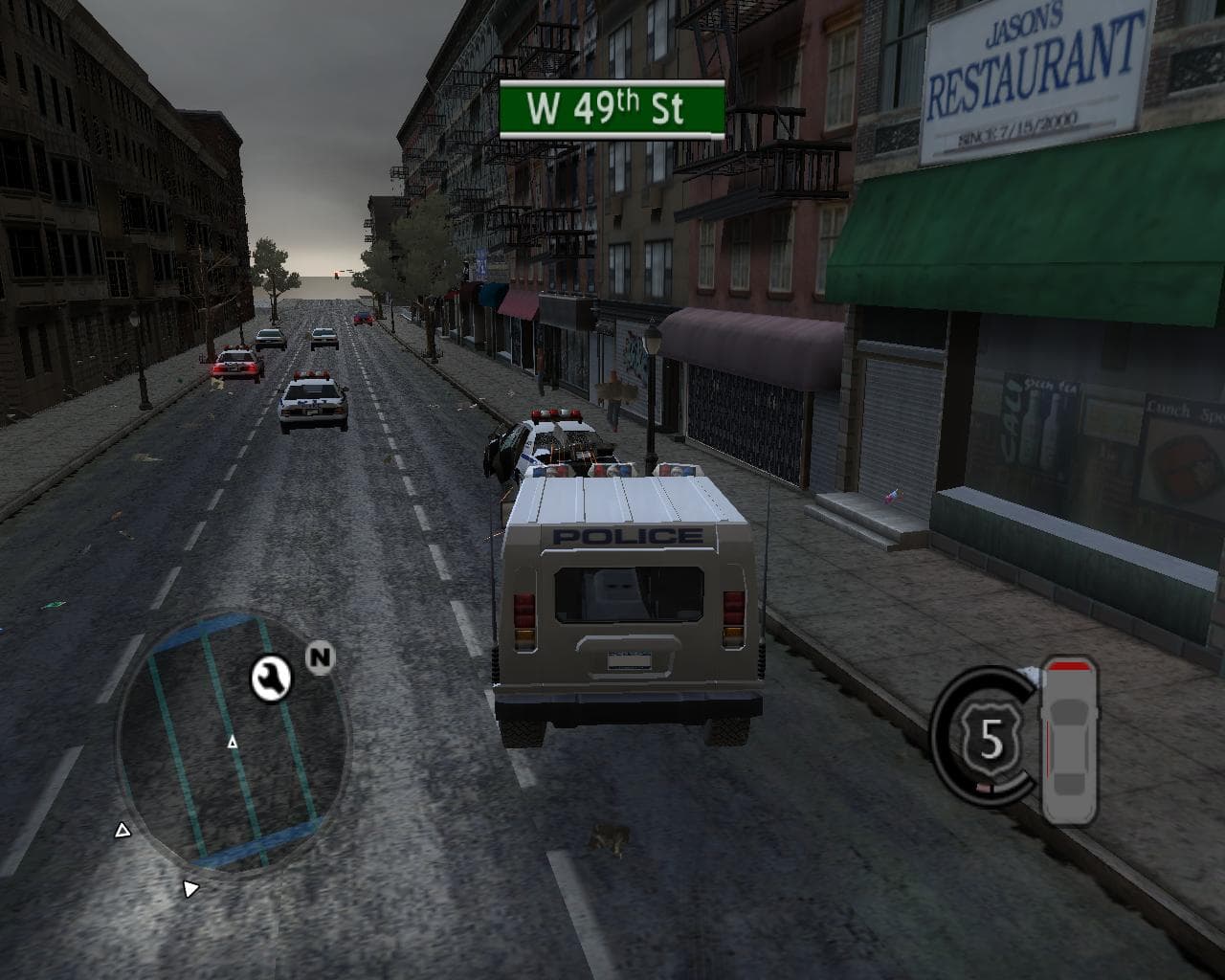Viewport: 1225px width, 980px height.
Task: Select the white objective triangle left of minimap
Action: click(122, 830)
